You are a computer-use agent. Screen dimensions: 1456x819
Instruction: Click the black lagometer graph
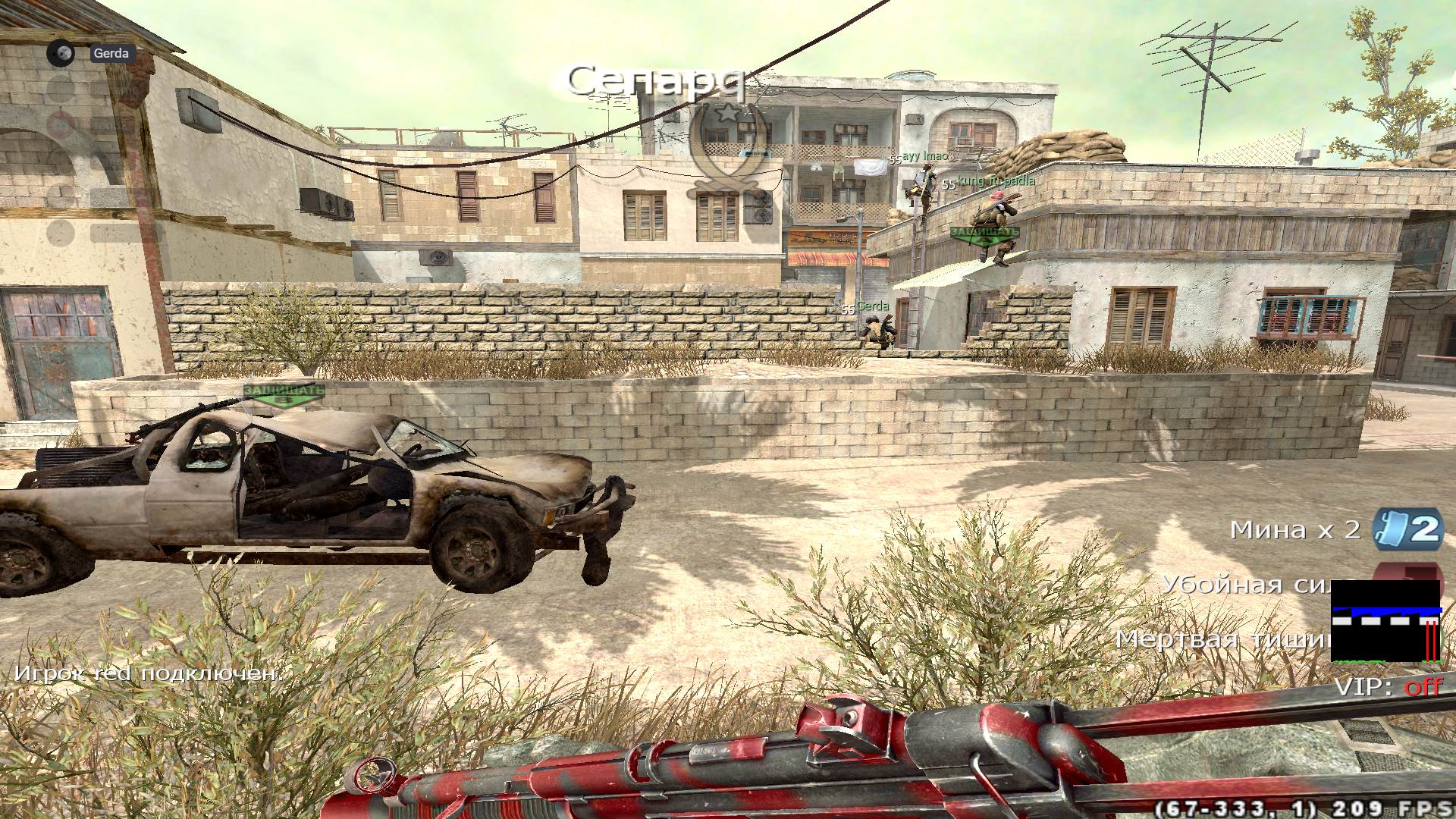coord(1385,622)
